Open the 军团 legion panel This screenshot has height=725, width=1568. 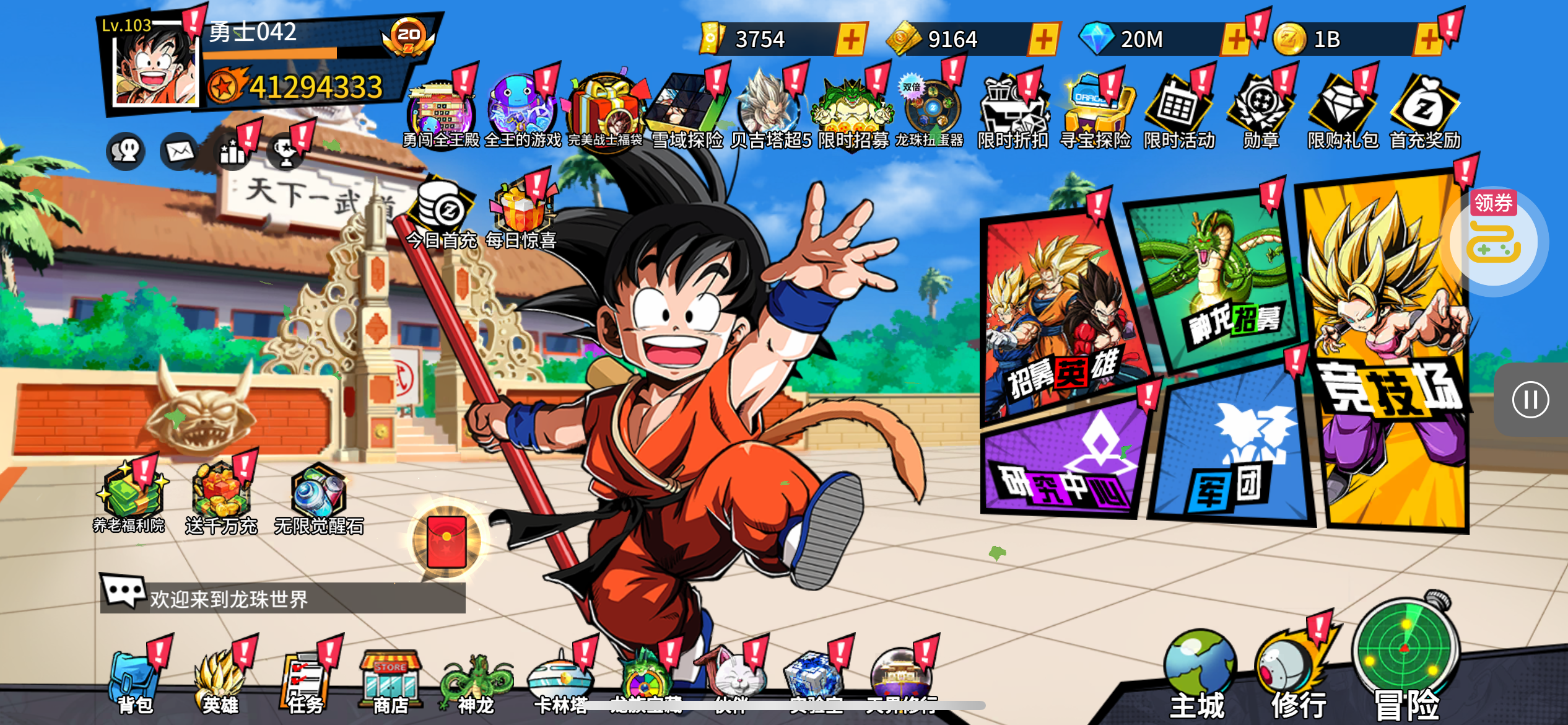[1232, 452]
